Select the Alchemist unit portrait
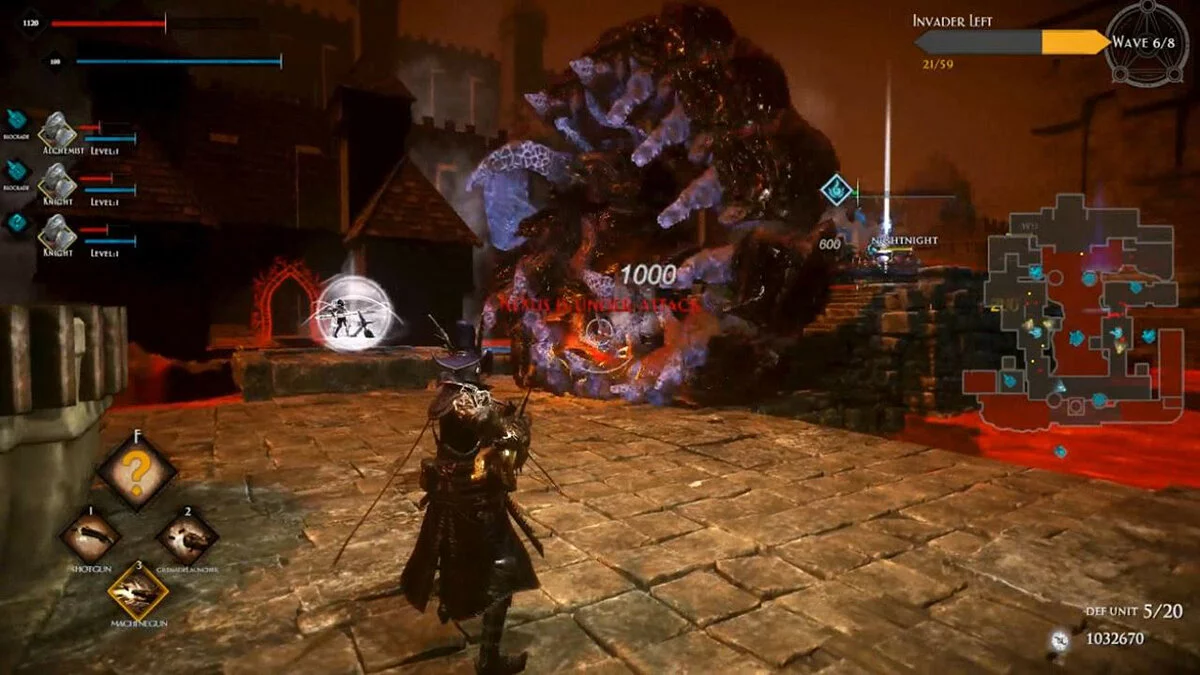Viewport: 1200px width, 675px height. pyautogui.click(x=57, y=131)
